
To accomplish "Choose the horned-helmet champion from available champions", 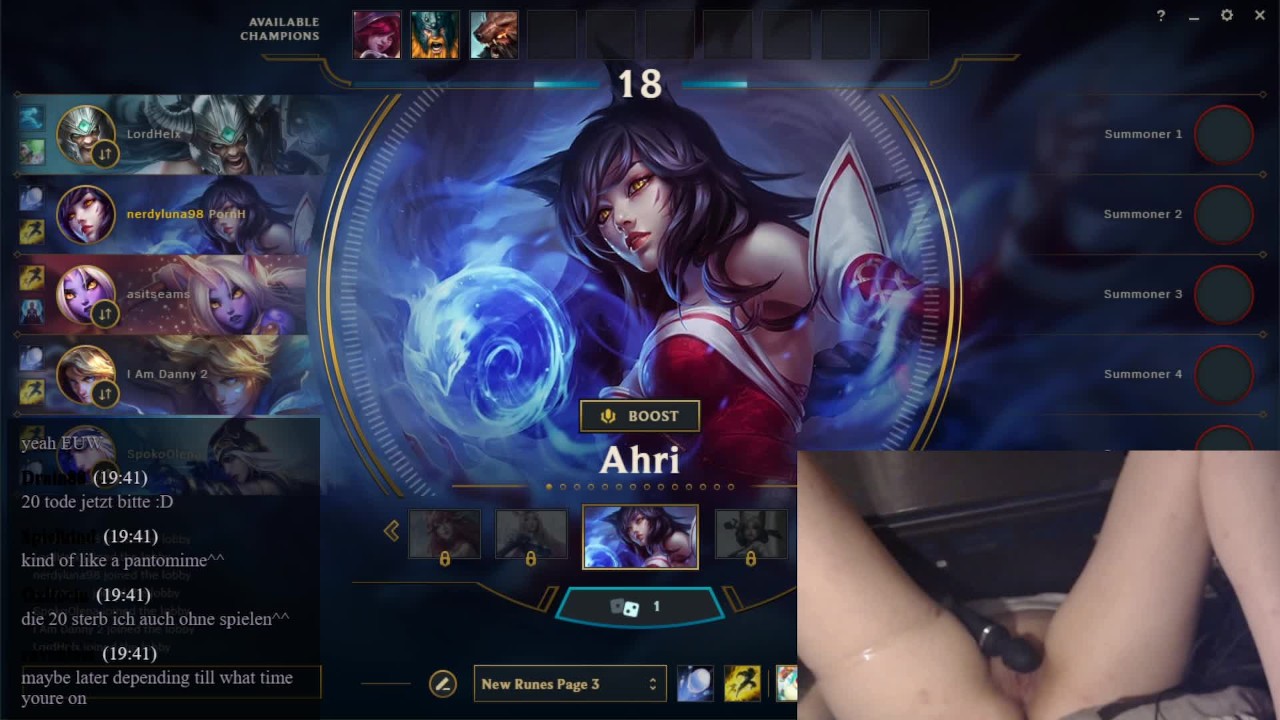I will pyautogui.click(x=436, y=35).
